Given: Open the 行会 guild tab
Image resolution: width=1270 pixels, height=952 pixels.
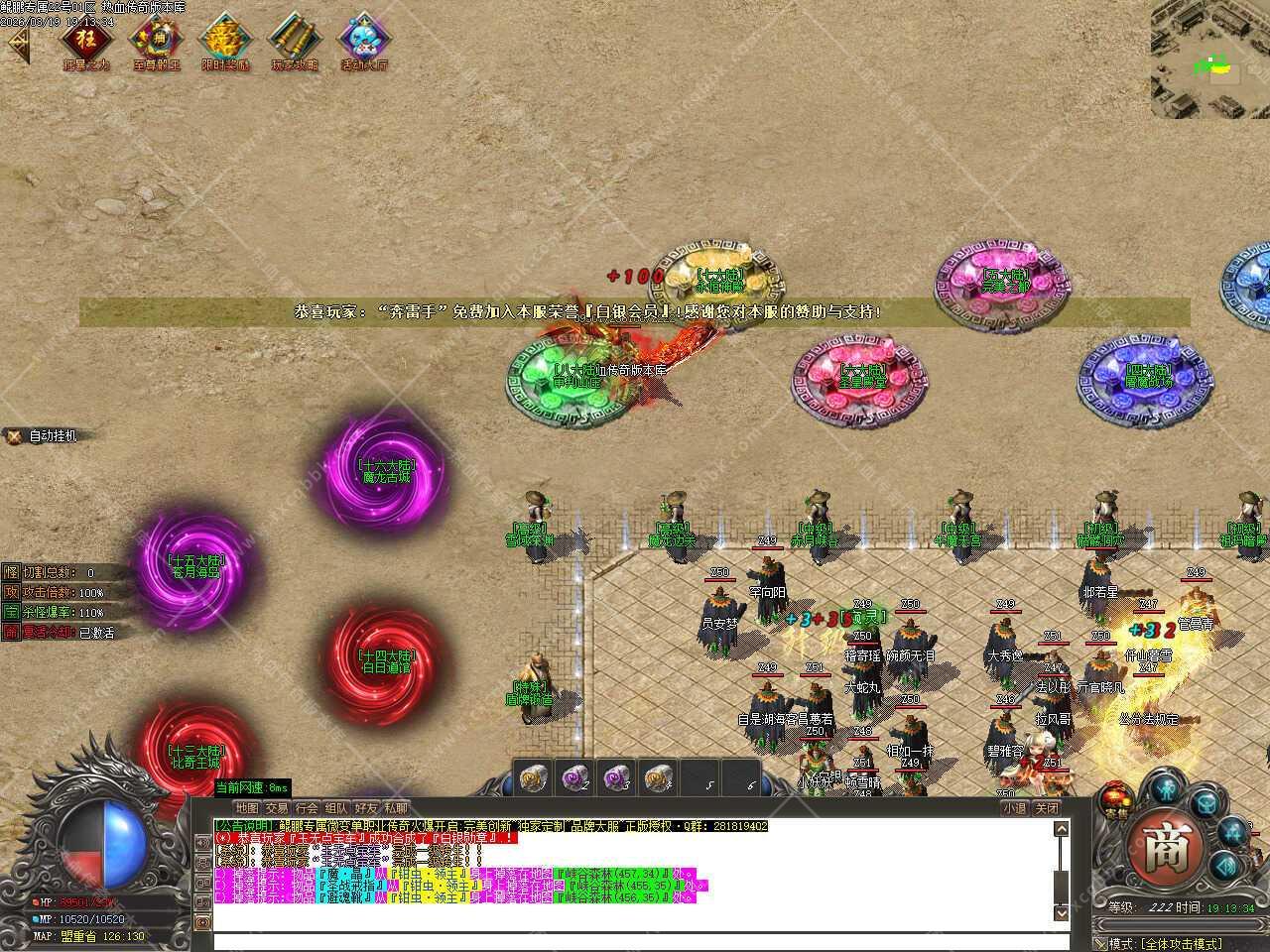Looking at the screenshot, I should (307, 808).
